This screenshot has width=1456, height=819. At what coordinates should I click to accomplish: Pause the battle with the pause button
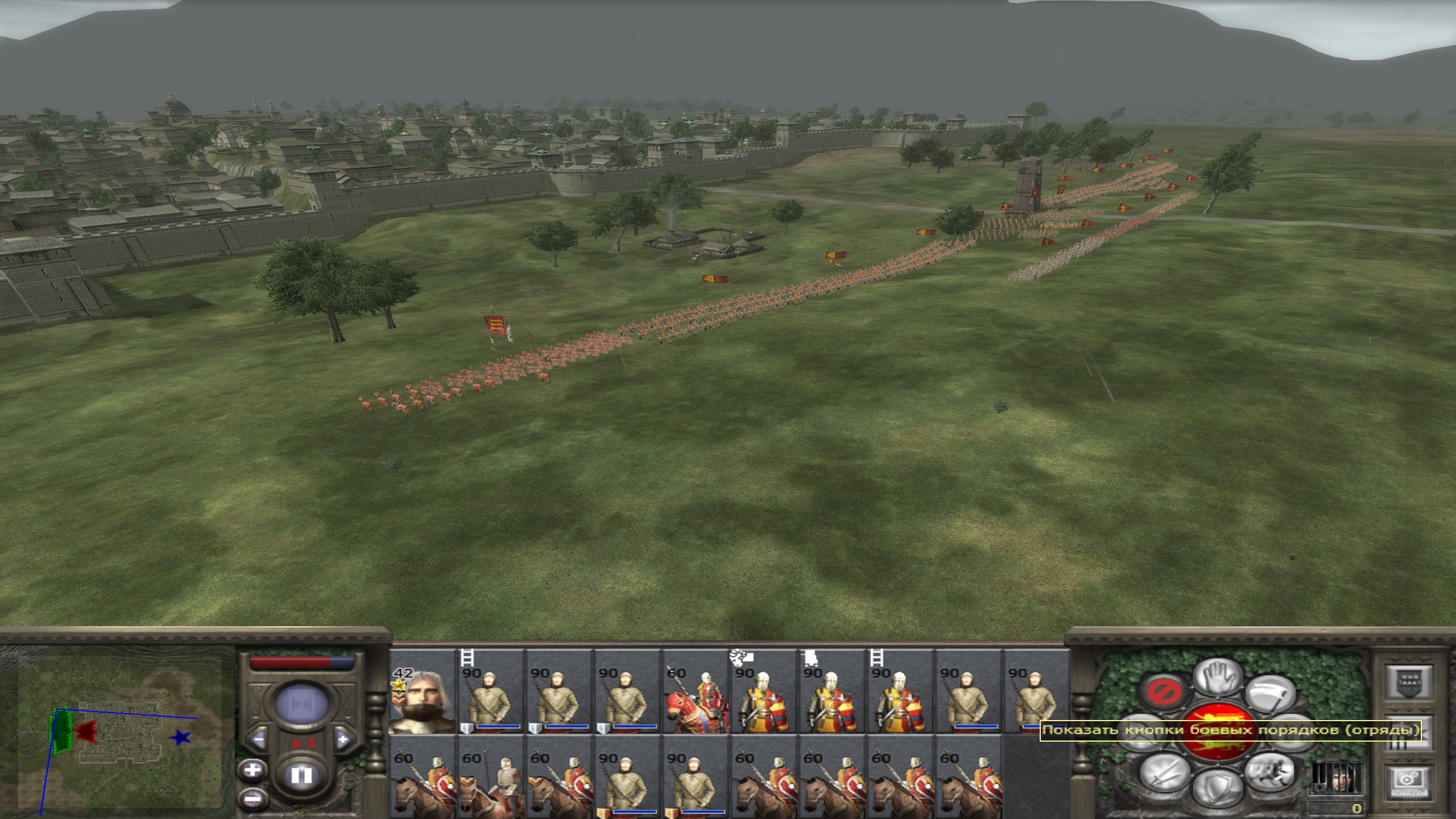tap(301, 776)
